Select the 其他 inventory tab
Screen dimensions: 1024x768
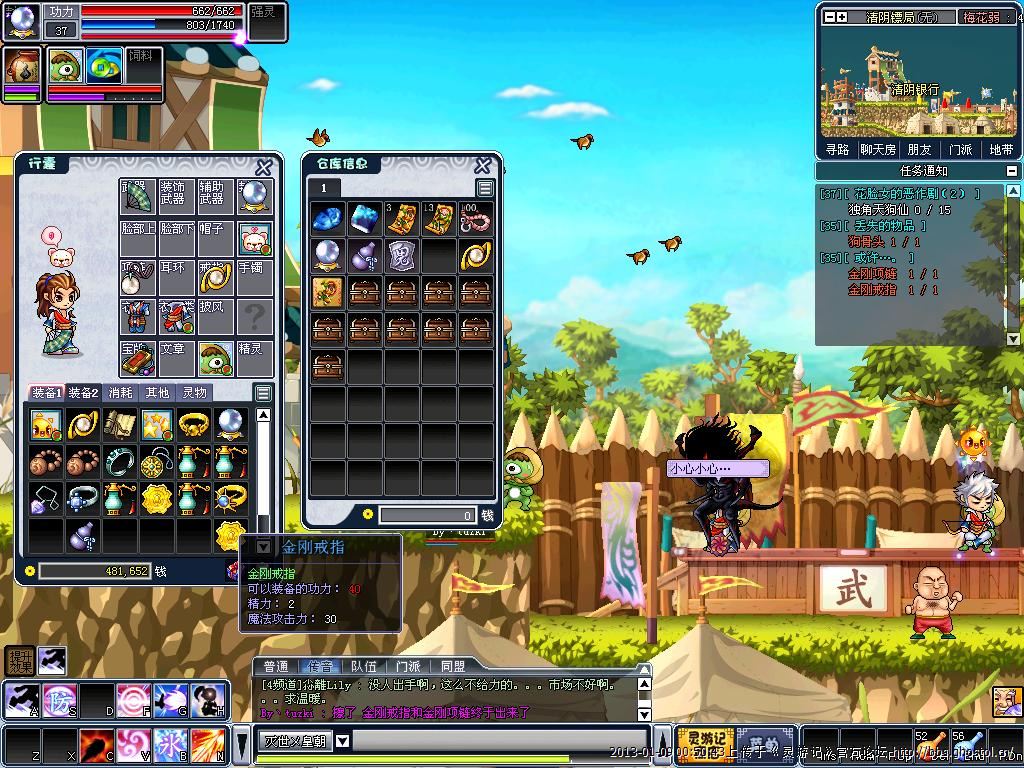(x=157, y=393)
